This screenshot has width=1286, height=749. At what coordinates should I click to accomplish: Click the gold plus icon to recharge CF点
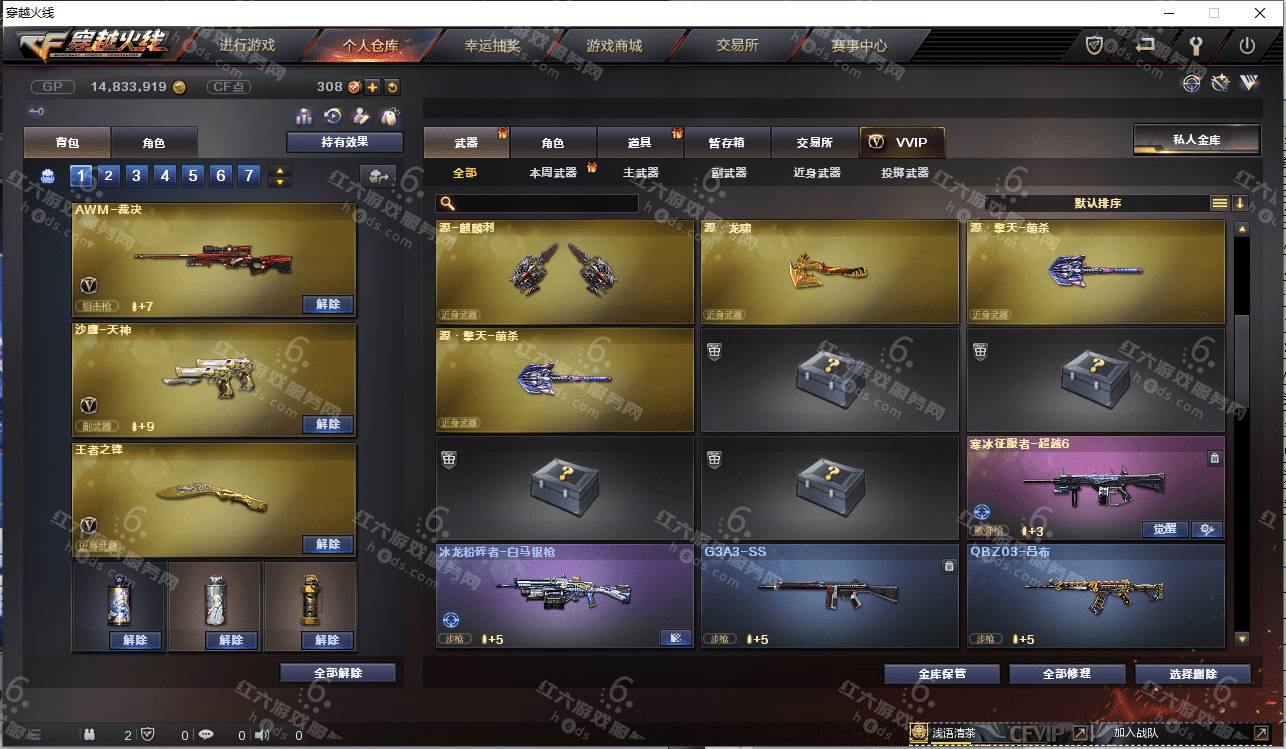coord(372,88)
